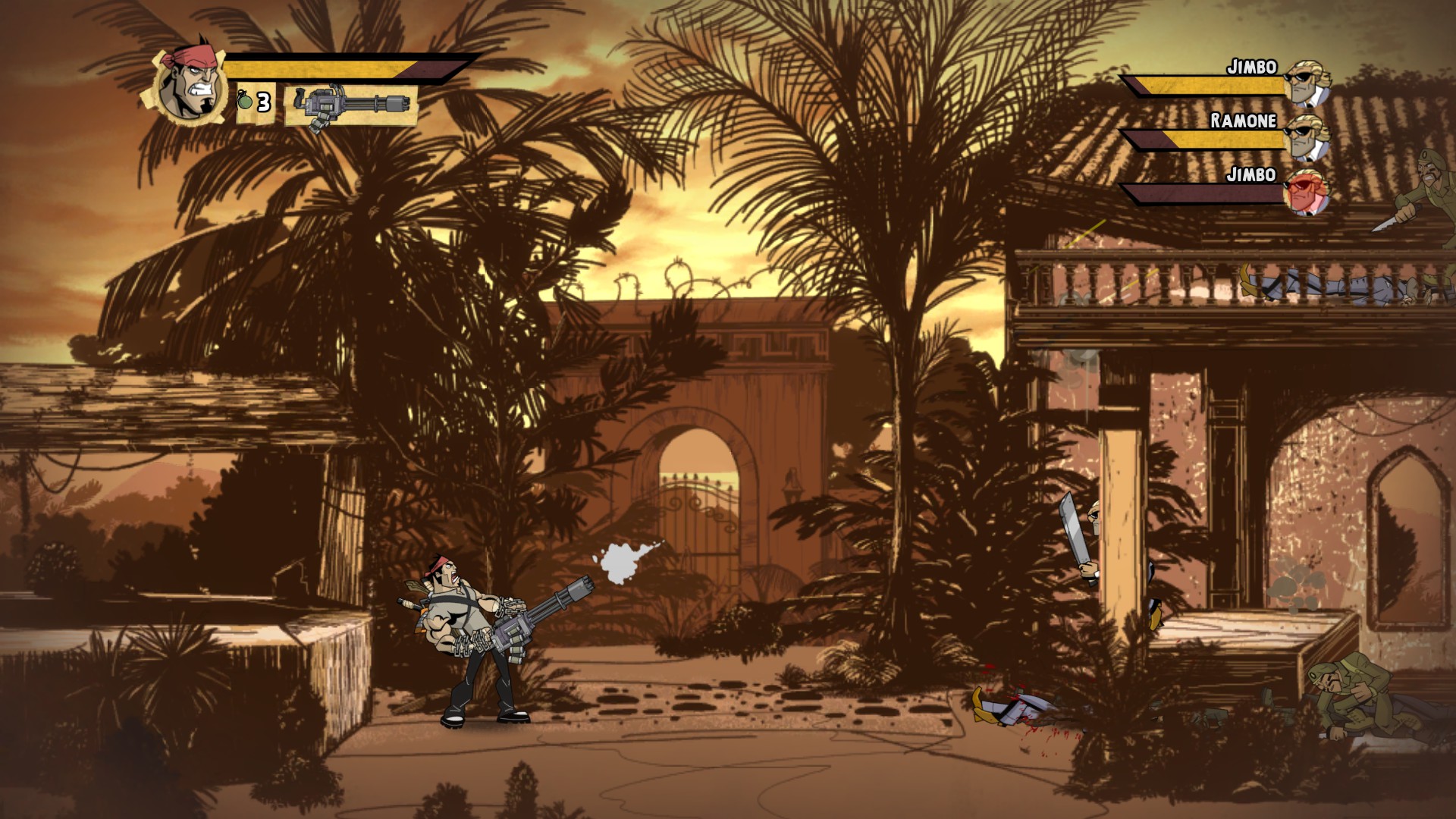The height and width of the screenshot is (819, 1456).
Task: Click the grenade count number 3
Action: coord(265,102)
